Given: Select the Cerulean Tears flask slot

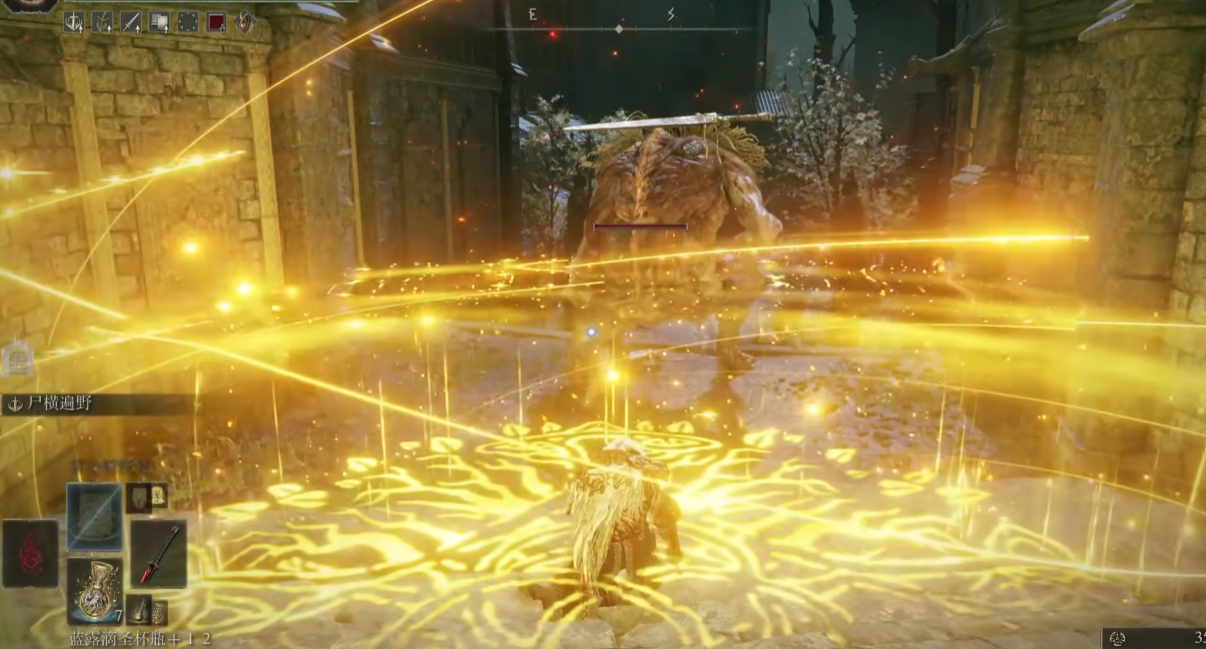Looking at the screenshot, I should (x=95, y=591).
